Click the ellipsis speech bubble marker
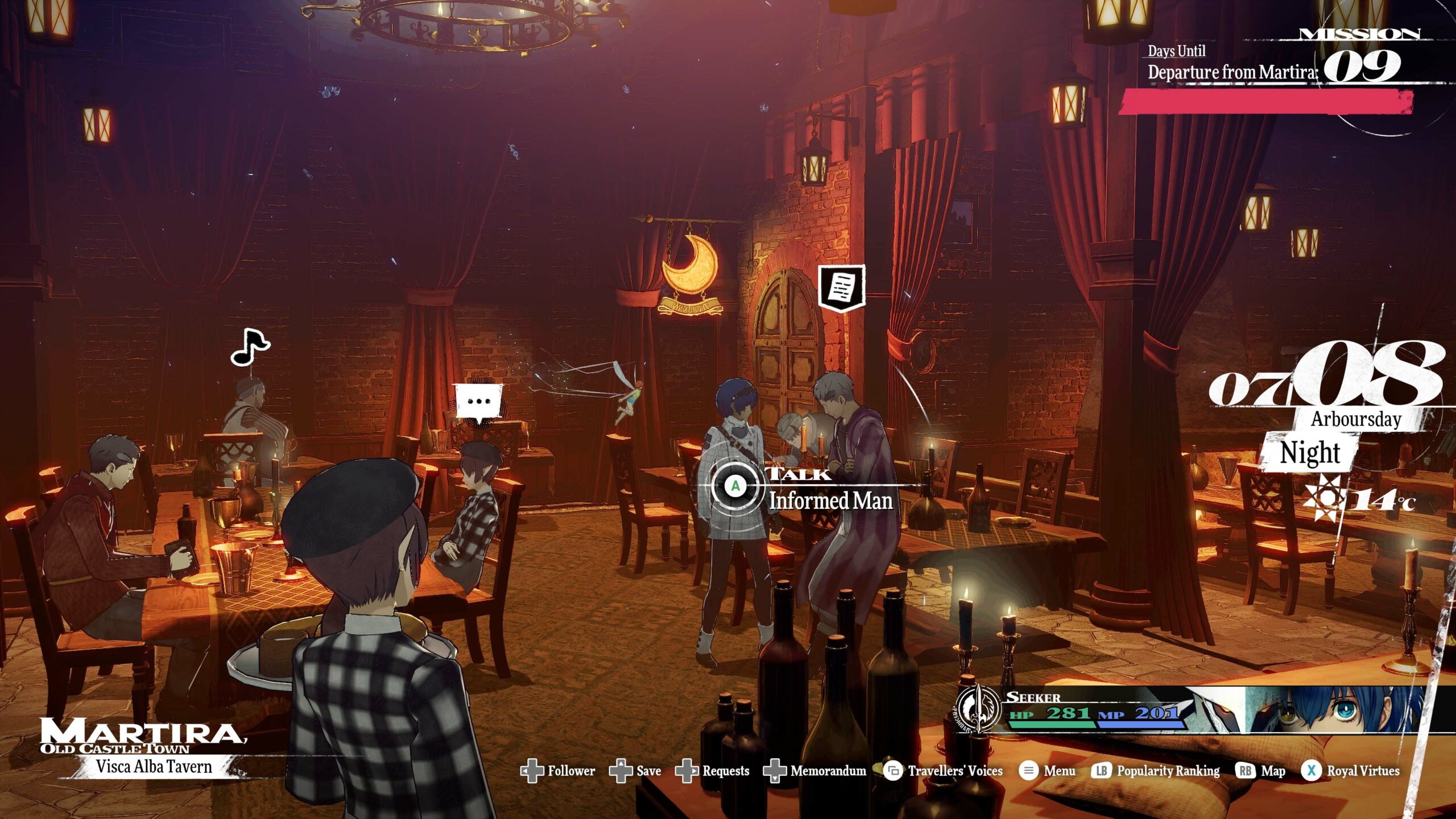Screen dimensions: 1456x819 [478, 402]
